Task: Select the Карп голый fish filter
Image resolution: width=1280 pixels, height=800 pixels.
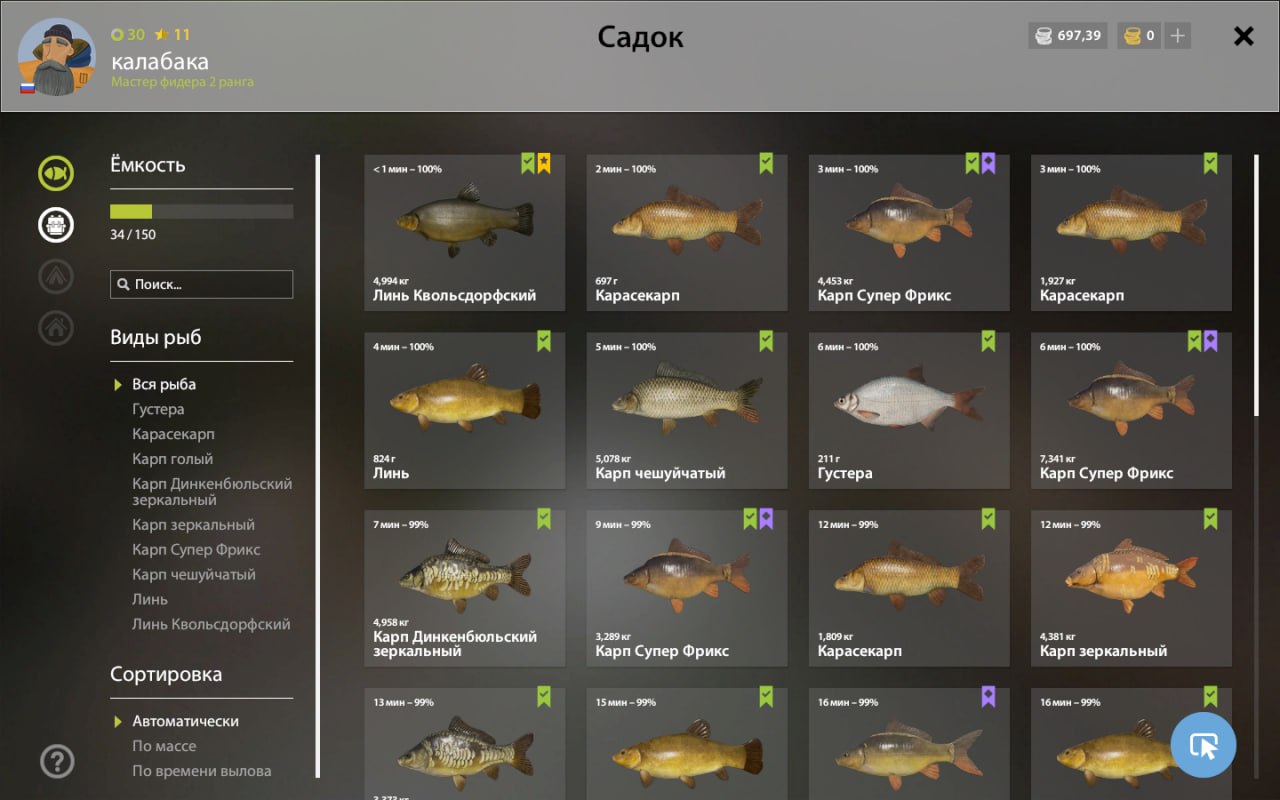Action: pos(172,459)
